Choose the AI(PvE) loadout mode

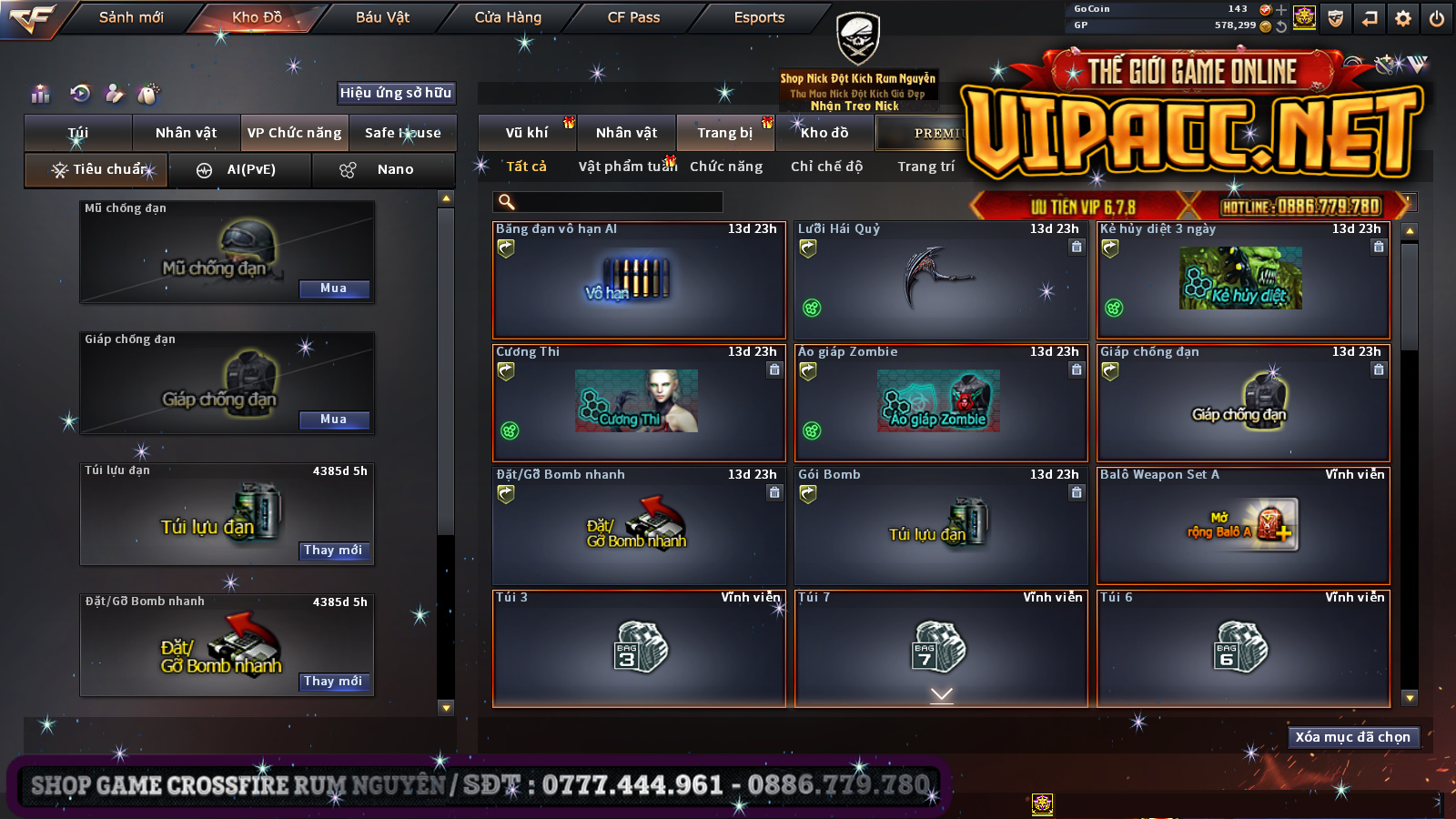[240, 170]
